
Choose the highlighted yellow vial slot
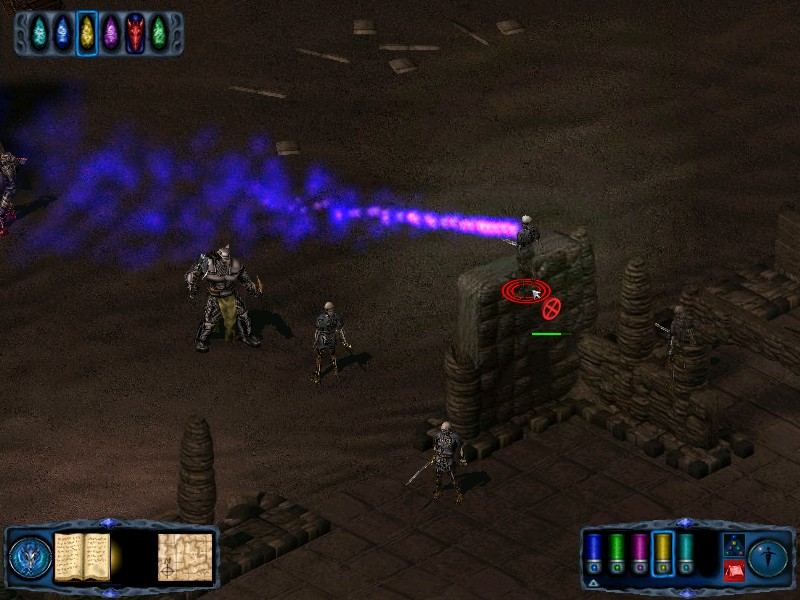662,553
